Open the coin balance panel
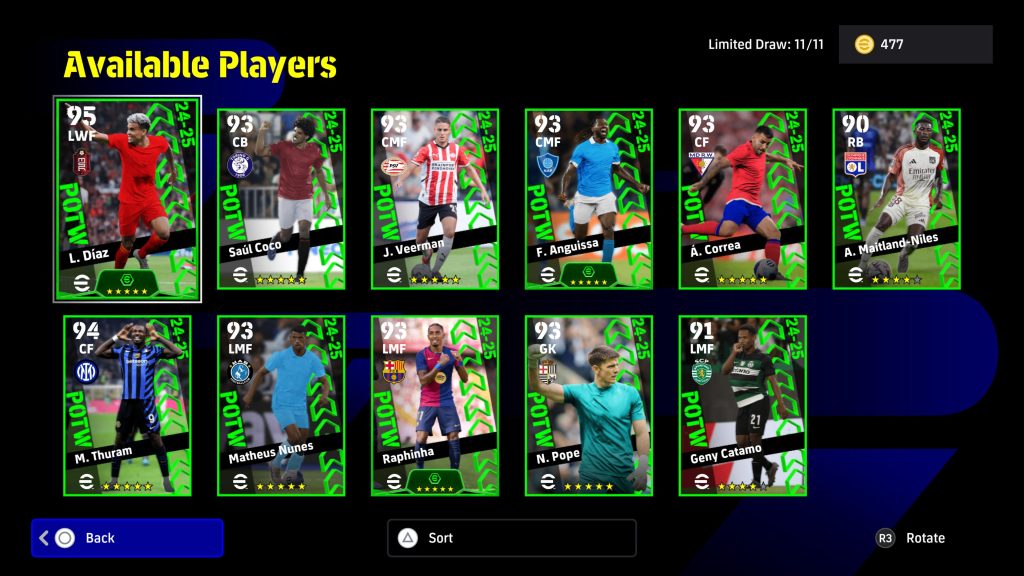 click(915, 45)
